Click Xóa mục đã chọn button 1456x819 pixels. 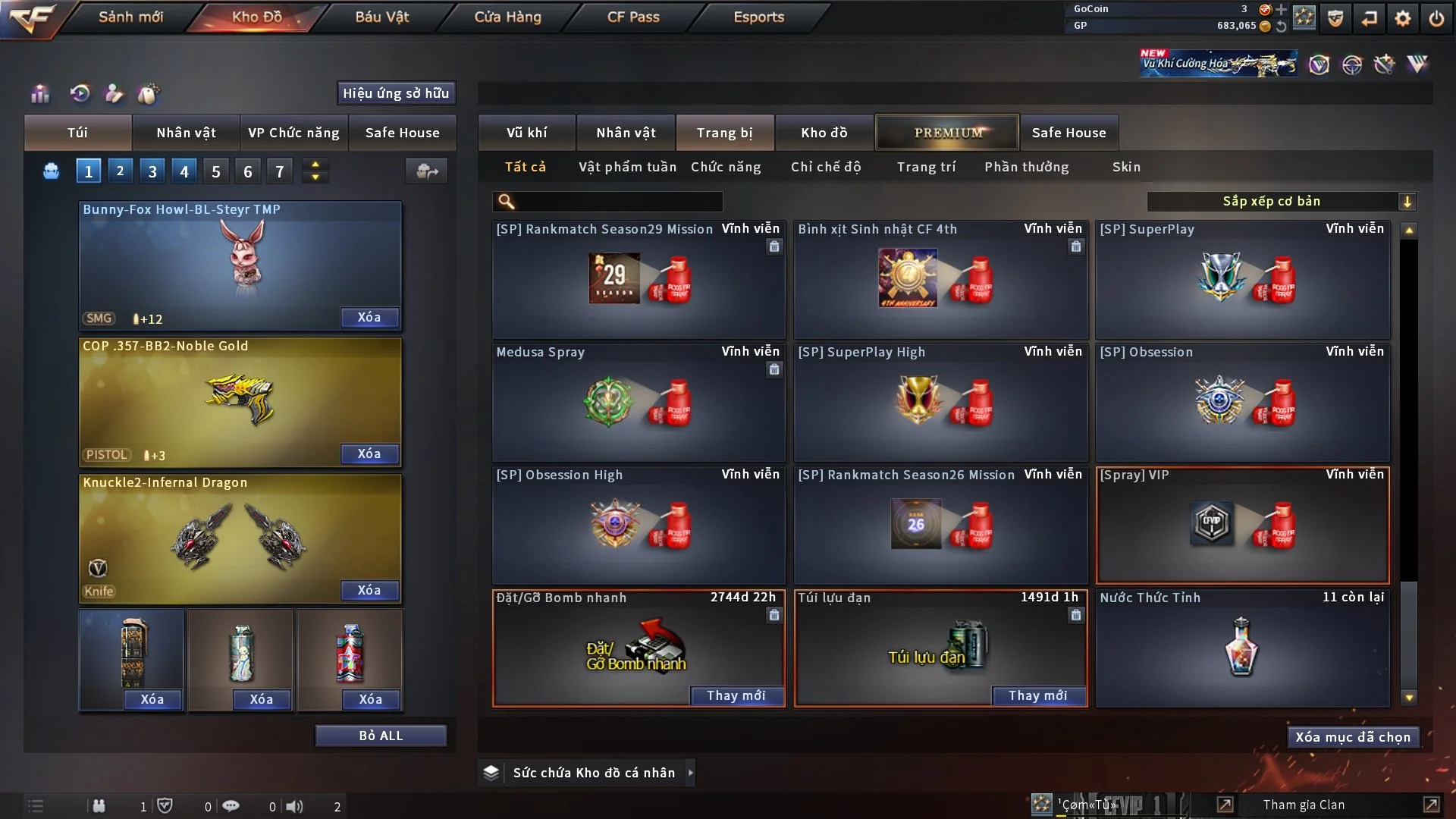1352,737
